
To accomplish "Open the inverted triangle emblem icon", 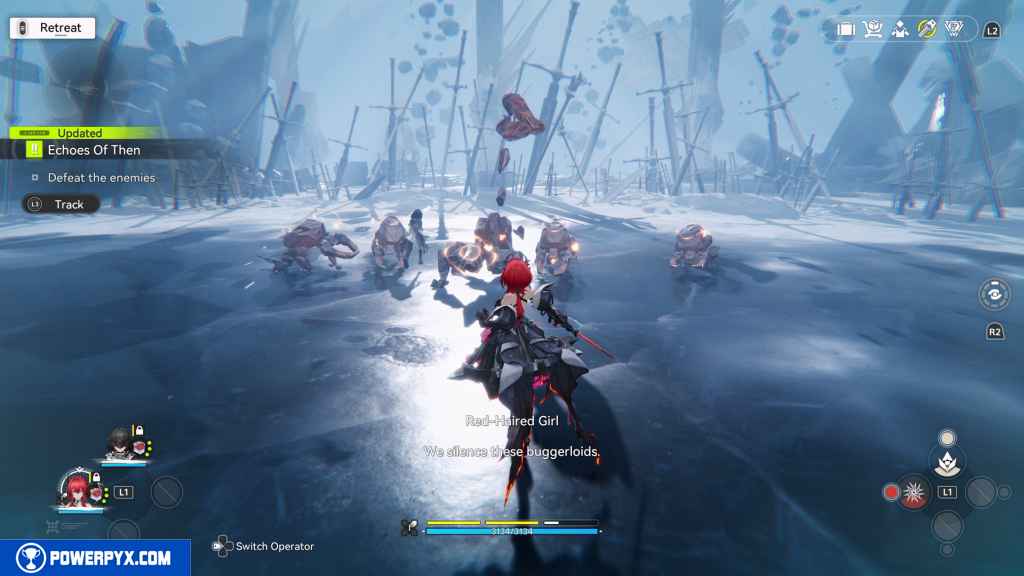I will [x=954, y=30].
